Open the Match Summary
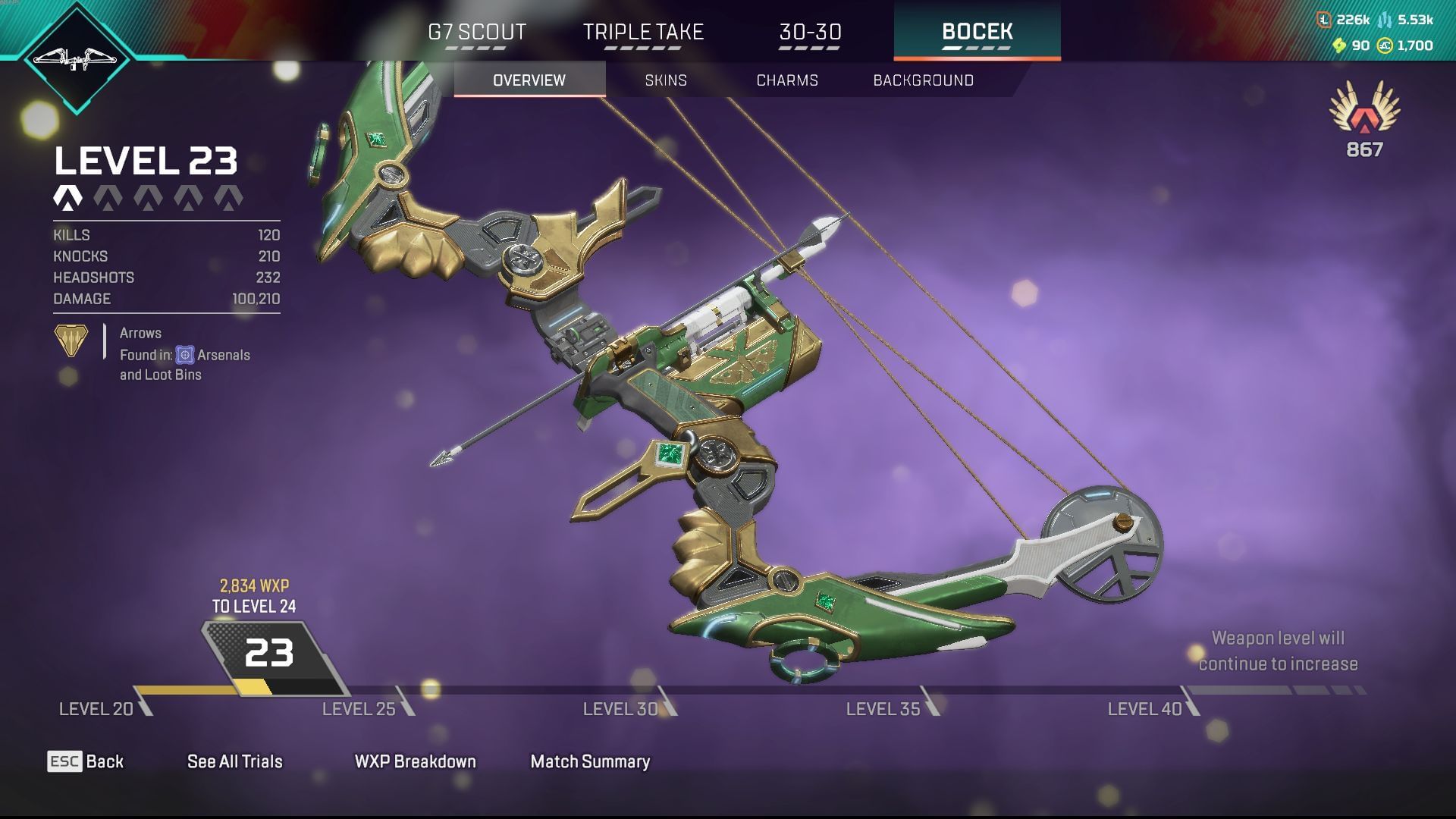The image size is (1456, 819). tap(589, 761)
